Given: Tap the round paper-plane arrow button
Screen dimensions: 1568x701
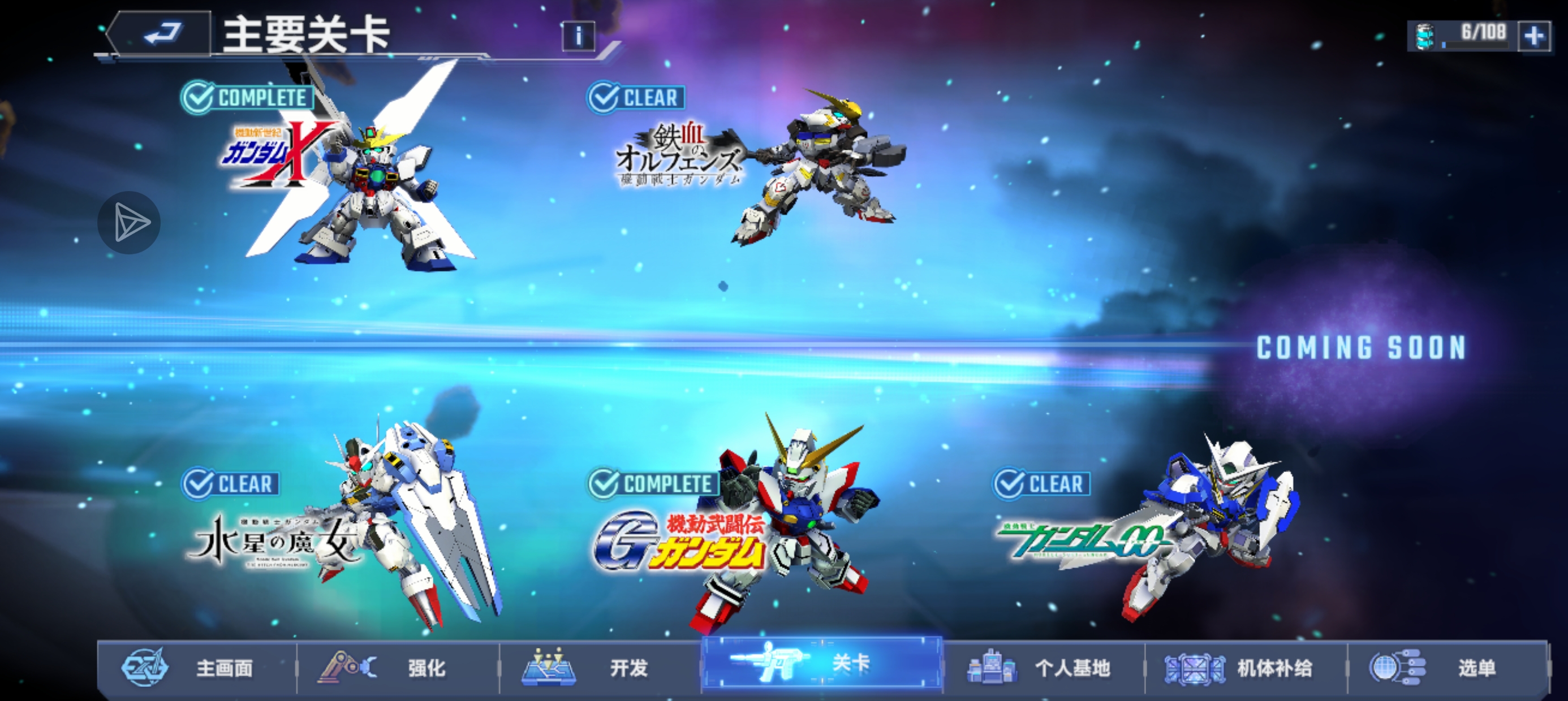Looking at the screenshot, I should pyautogui.click(x=129, y=223).
